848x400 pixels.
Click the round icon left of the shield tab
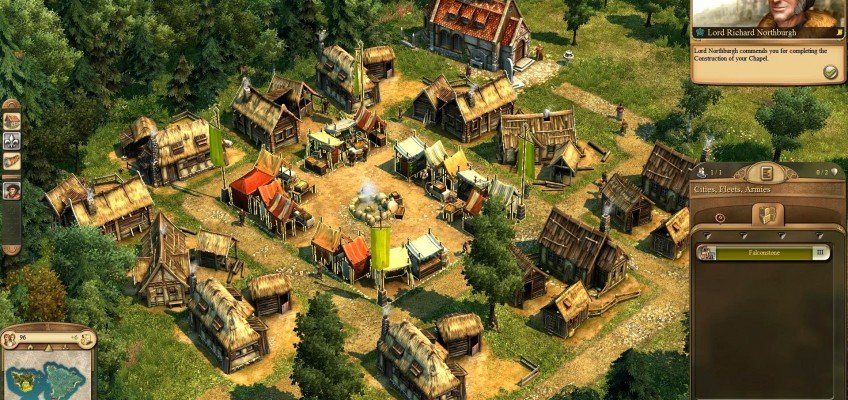click(721, 216)
